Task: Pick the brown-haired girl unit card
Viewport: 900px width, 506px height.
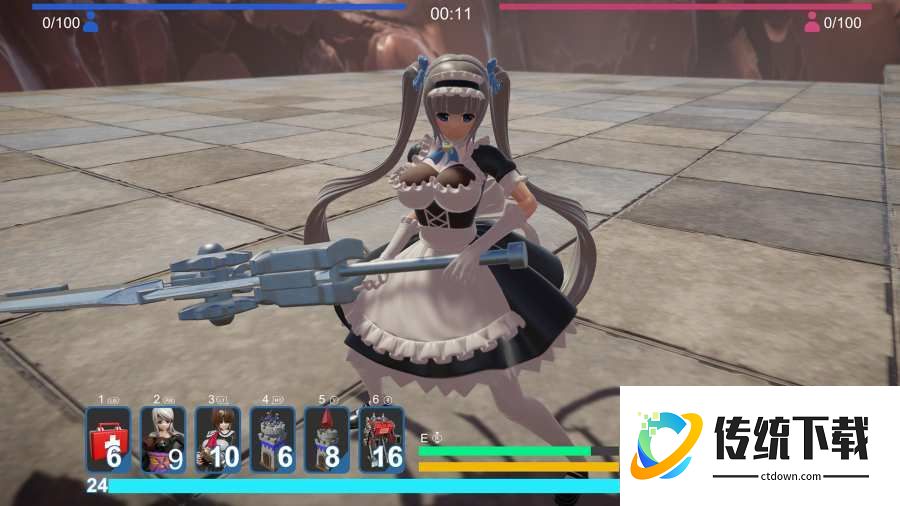Action: (218, 439)
